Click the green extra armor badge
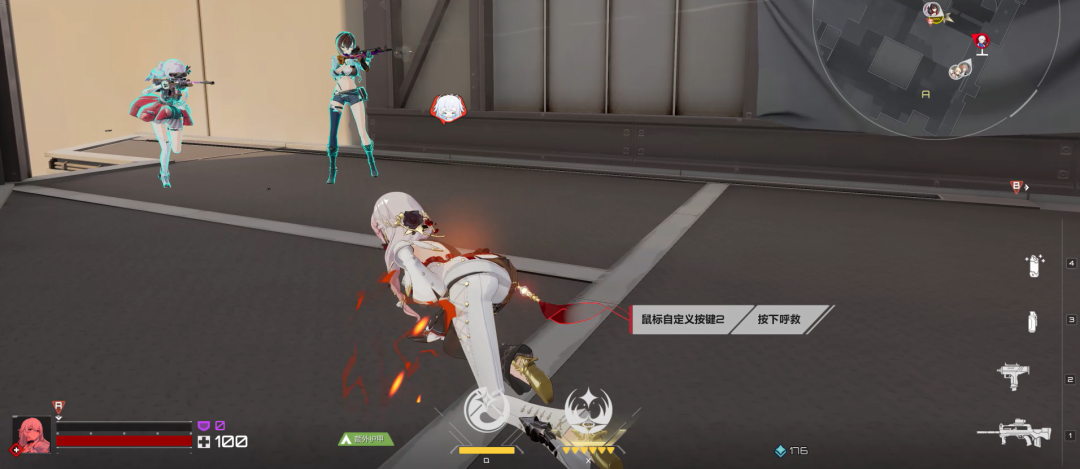Viewport: 1080px width, 469px height. (366, 438)
